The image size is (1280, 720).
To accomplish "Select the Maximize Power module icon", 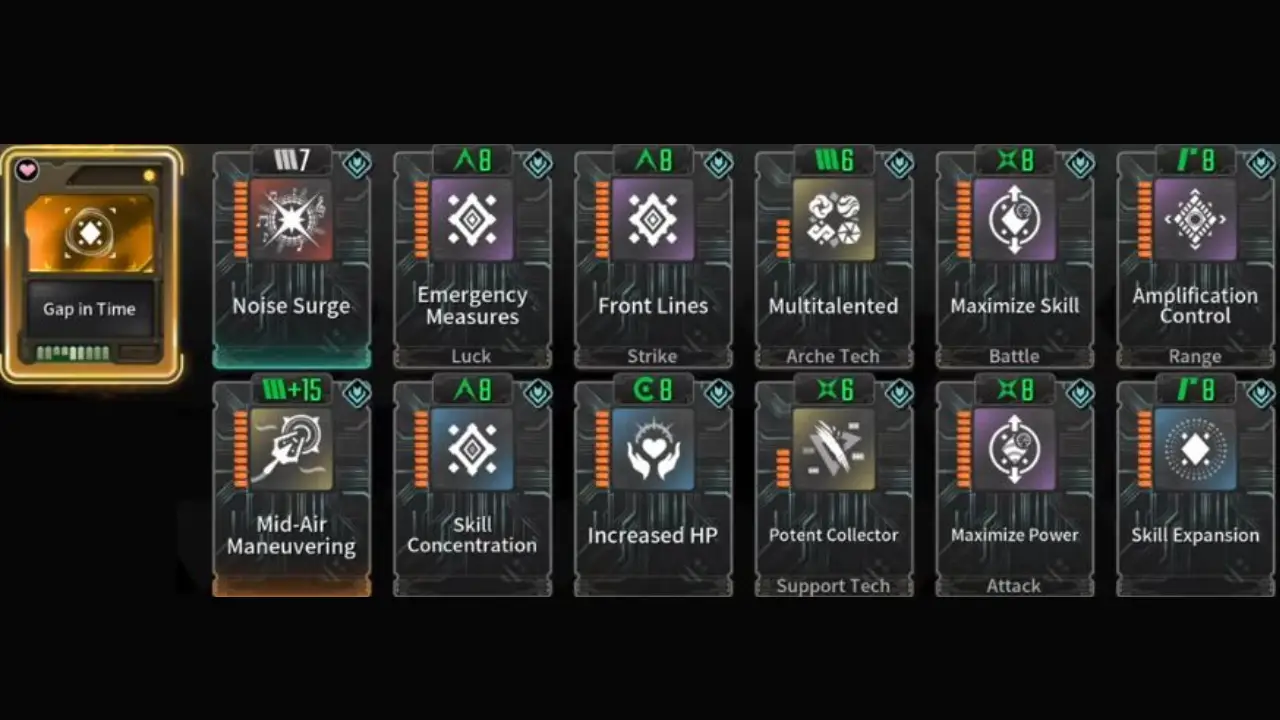I will pyautogui.click(x=1014, y=450).
